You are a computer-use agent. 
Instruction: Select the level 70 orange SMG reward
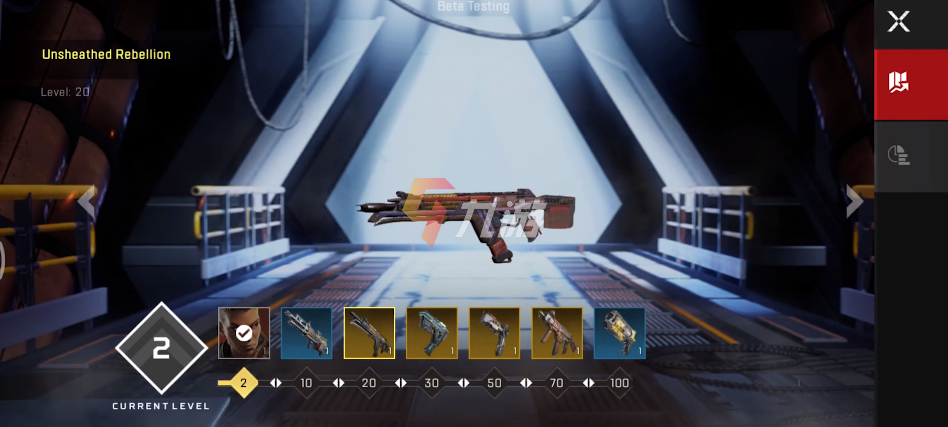(x=557, y=333)
